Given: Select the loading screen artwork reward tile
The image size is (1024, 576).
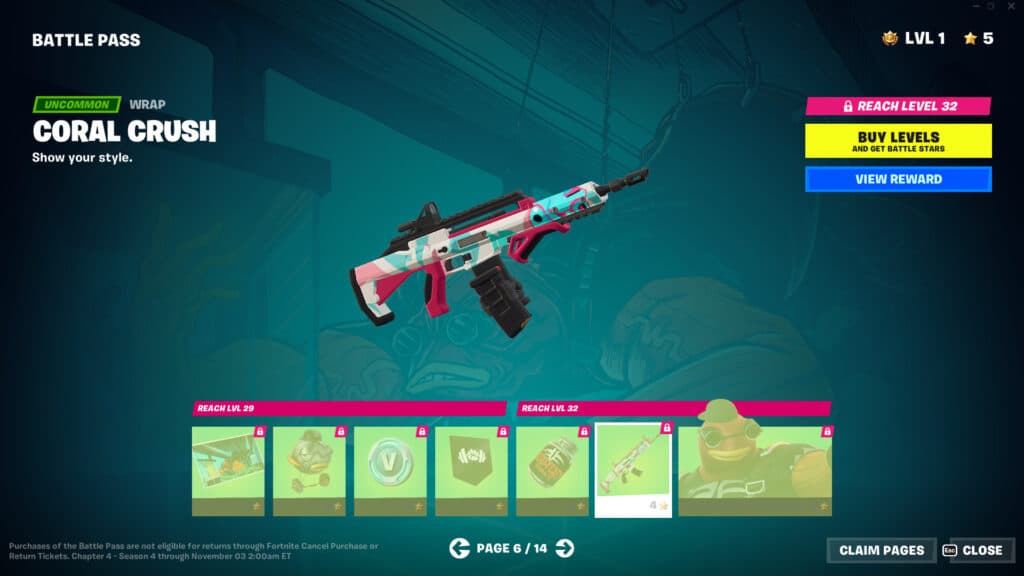Looking at the screenshot, I should (228, 470).
